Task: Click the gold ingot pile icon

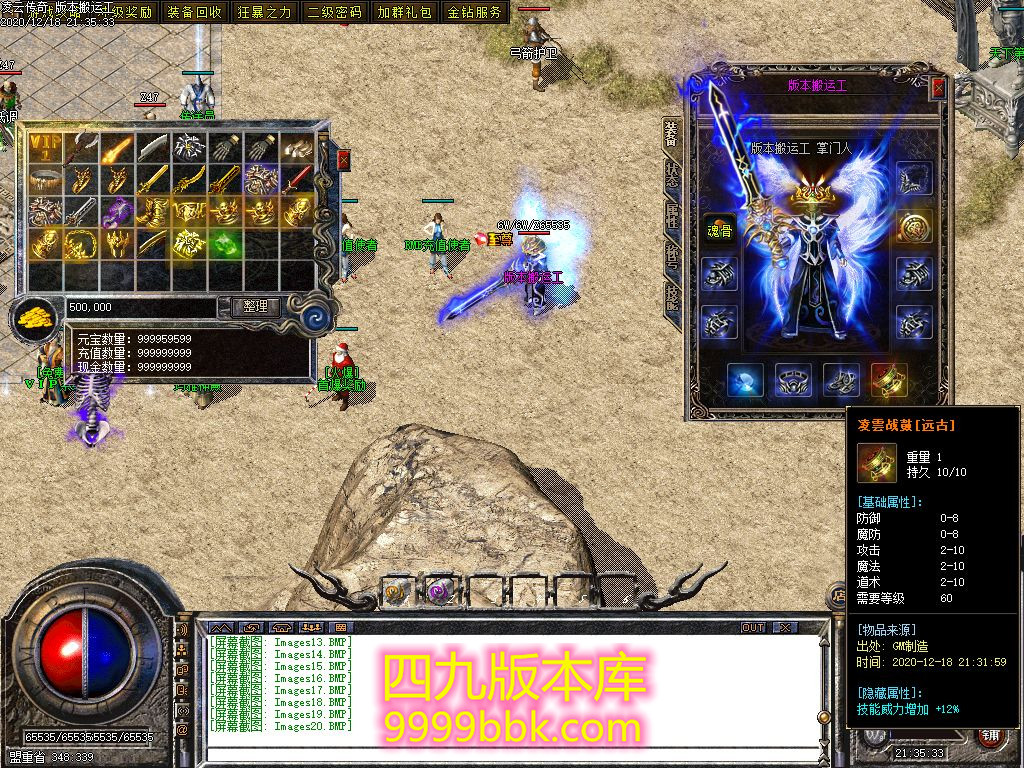Action: [37, 318]
